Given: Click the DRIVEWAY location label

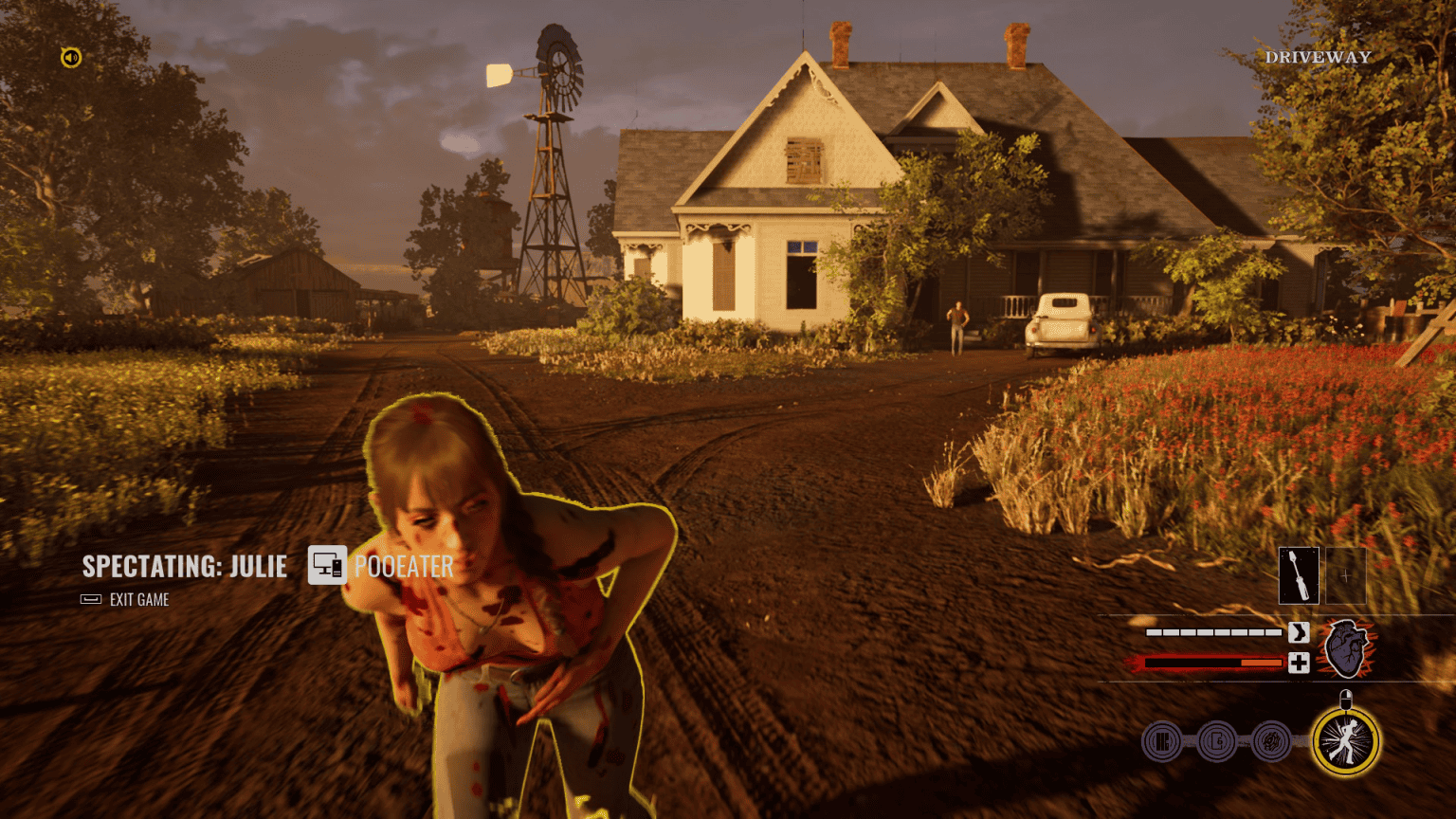Looking at the screenshot, I should pos(1319,57).
